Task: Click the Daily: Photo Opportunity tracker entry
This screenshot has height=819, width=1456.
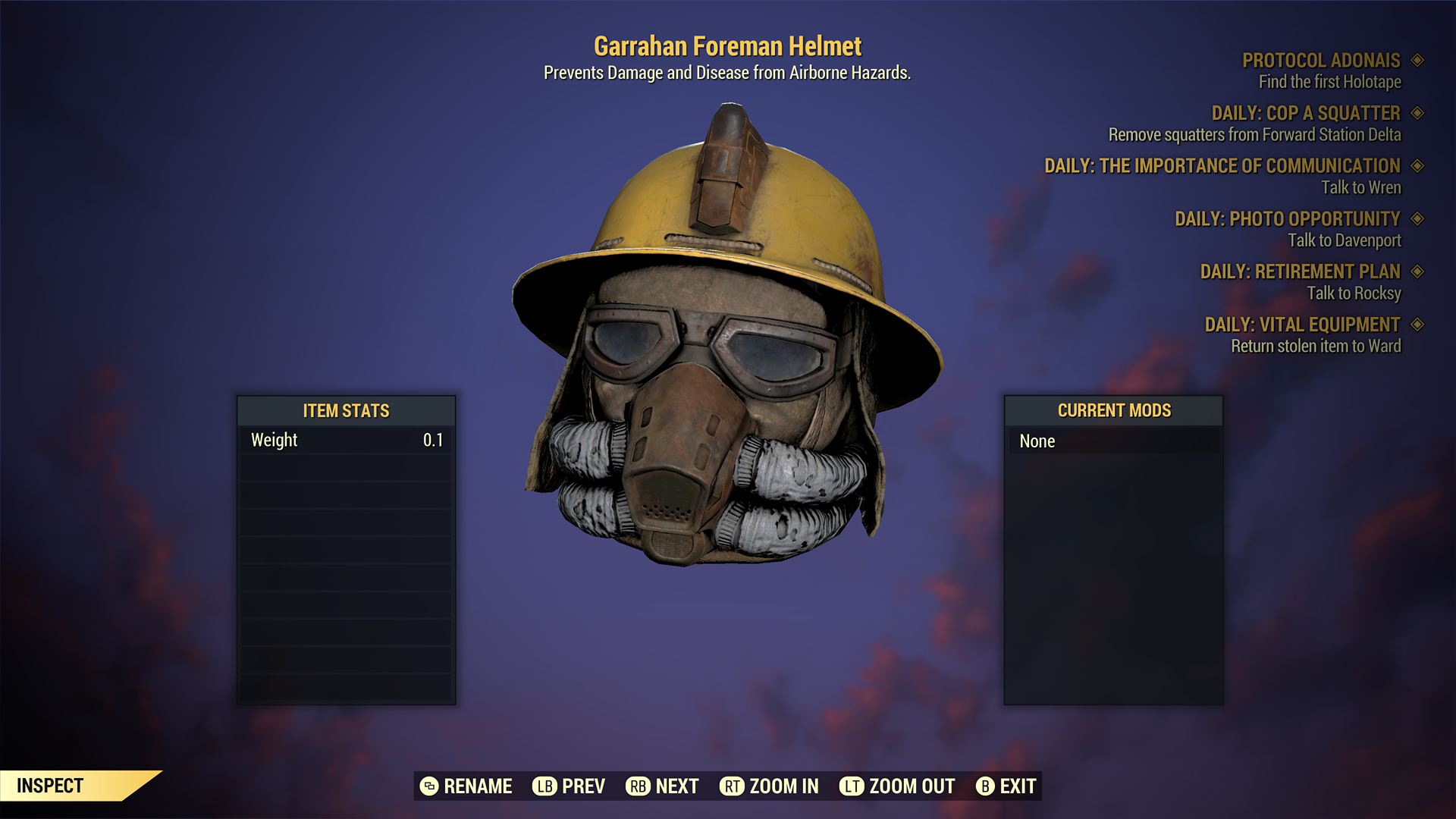Action: [1287, 219]
